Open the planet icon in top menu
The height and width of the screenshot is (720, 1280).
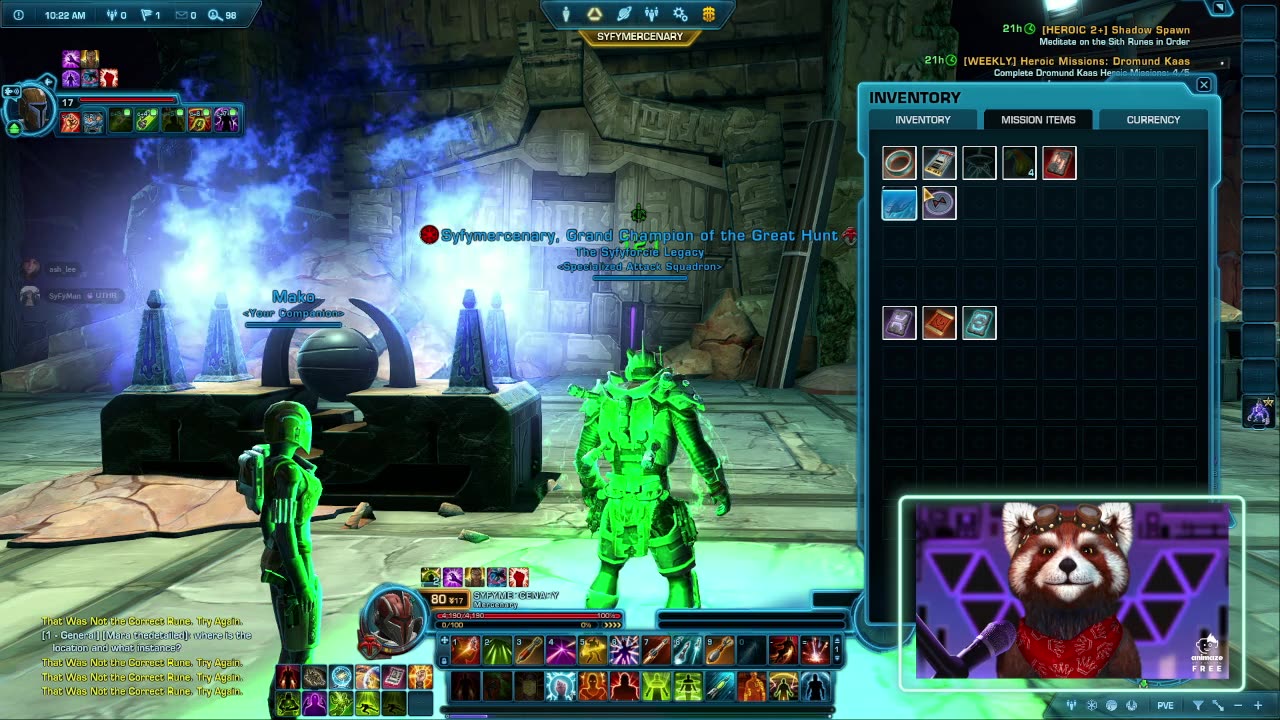pos(624,14)
